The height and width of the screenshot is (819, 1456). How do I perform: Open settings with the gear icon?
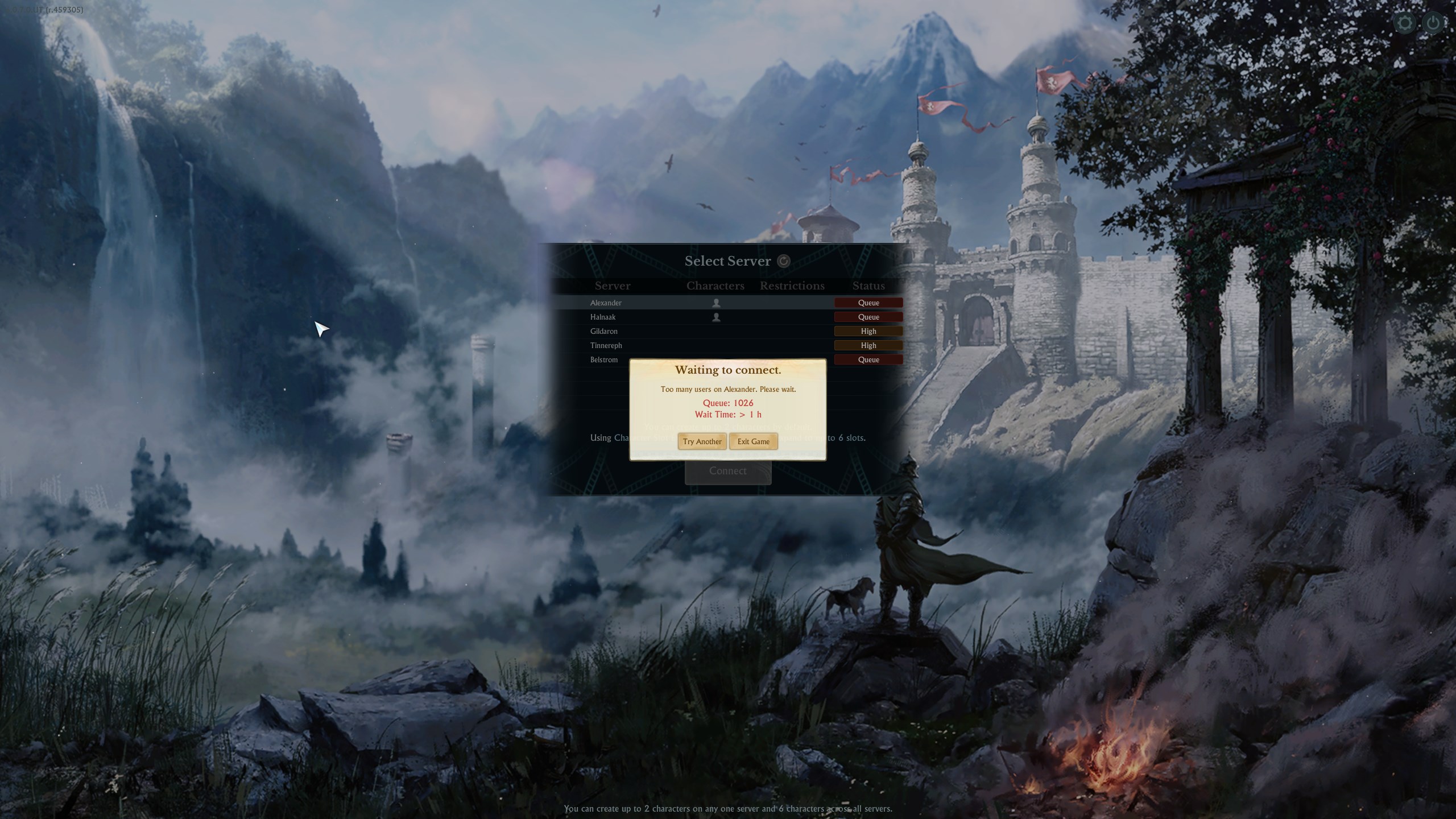click(x=1405, y=23)
